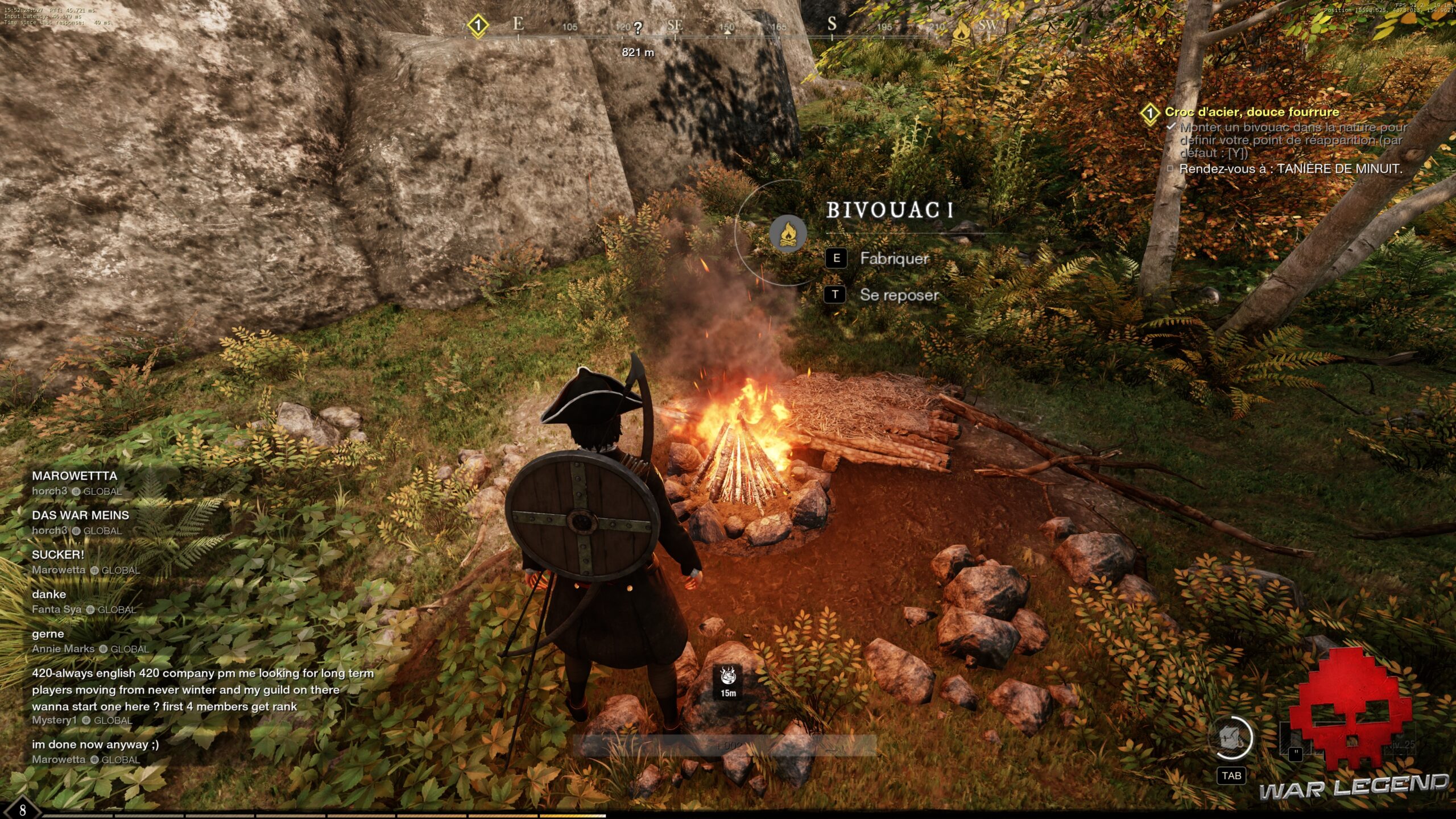Click the campfire icon beside Bivouac I
1456x819 pixels.
tap(788, 234)
